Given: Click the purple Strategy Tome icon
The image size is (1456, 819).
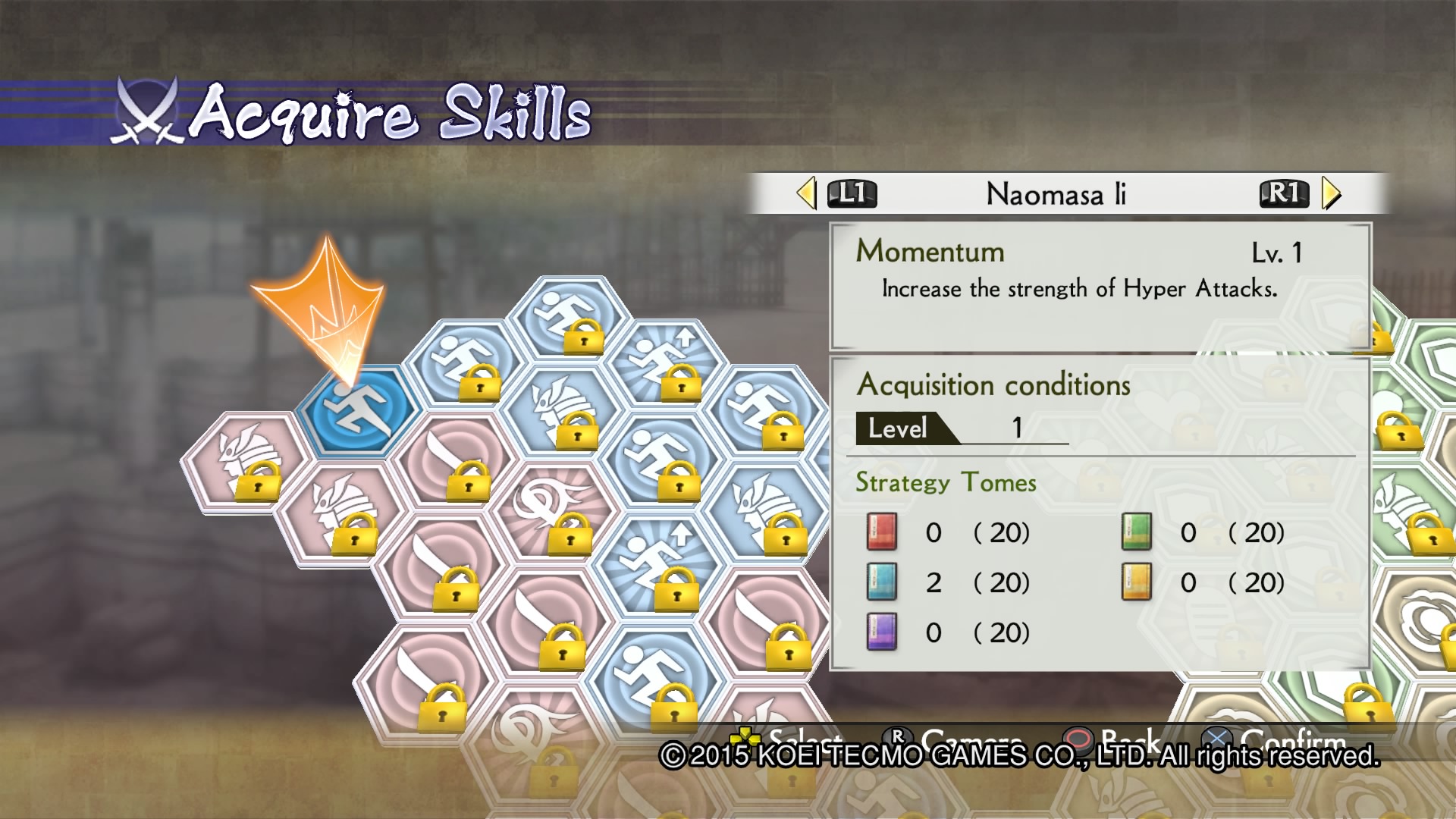Looking at the screenshot, I should coord(882,632).
